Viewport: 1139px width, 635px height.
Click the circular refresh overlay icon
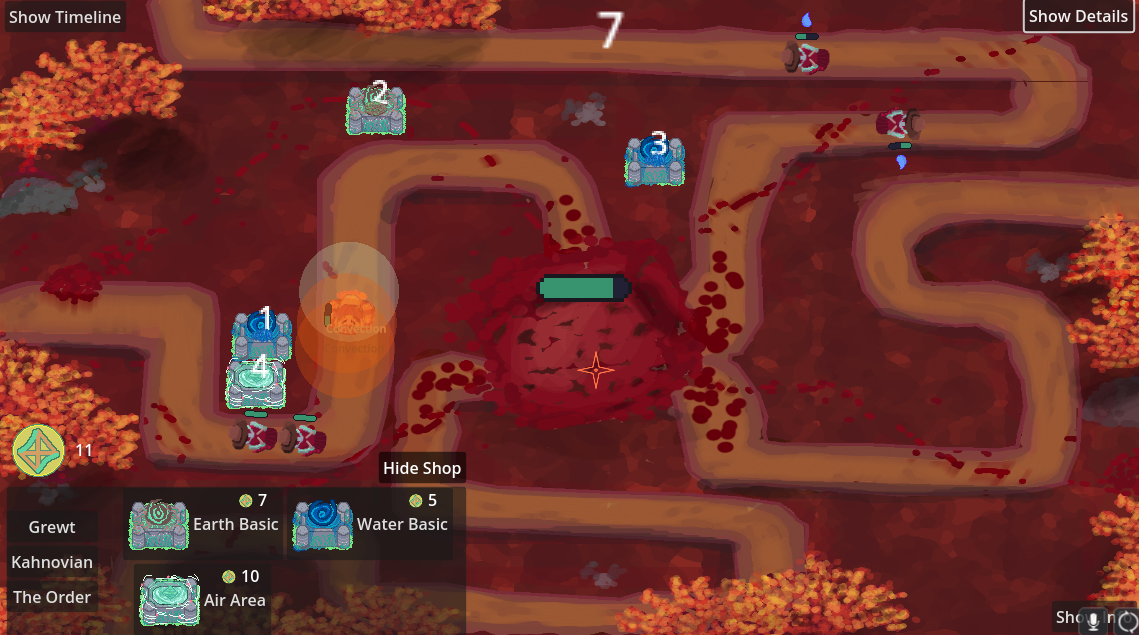point(1126,620)
